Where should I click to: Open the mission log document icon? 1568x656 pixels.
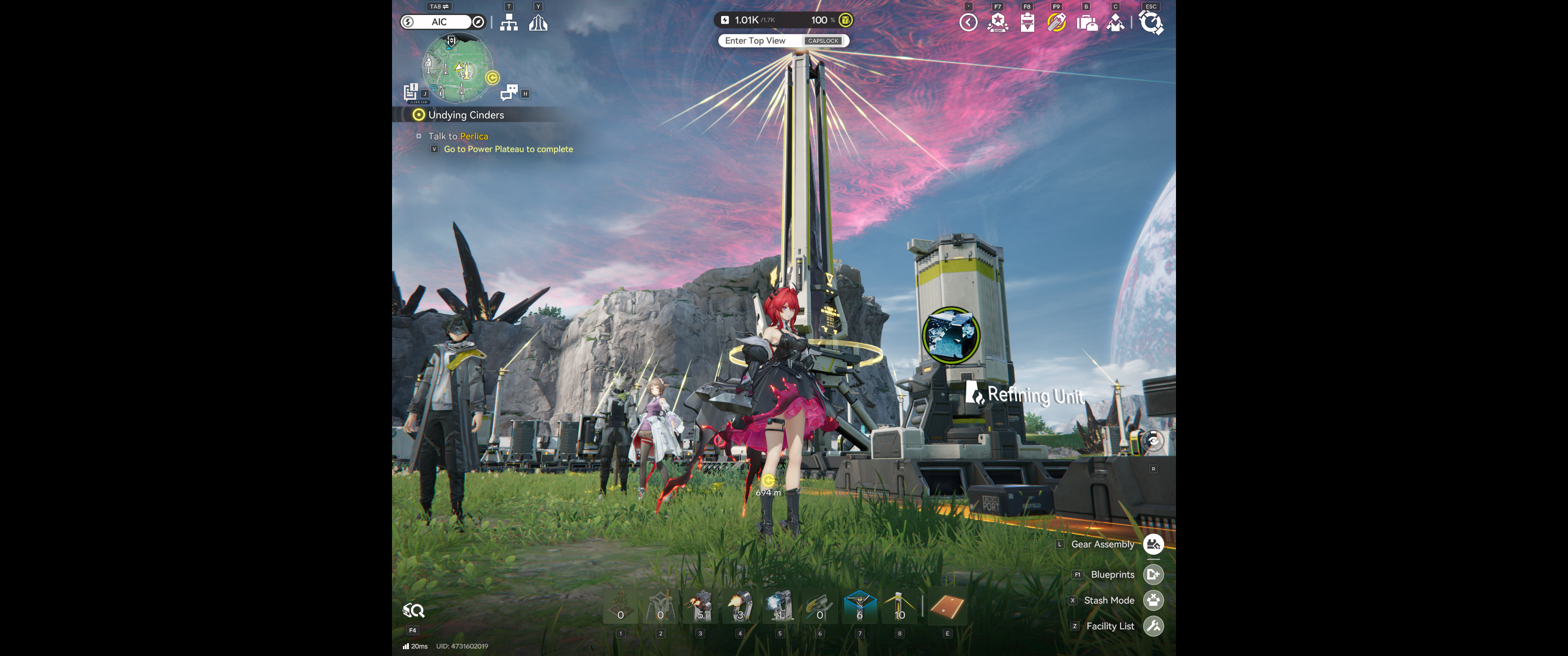tap(411, 92)
